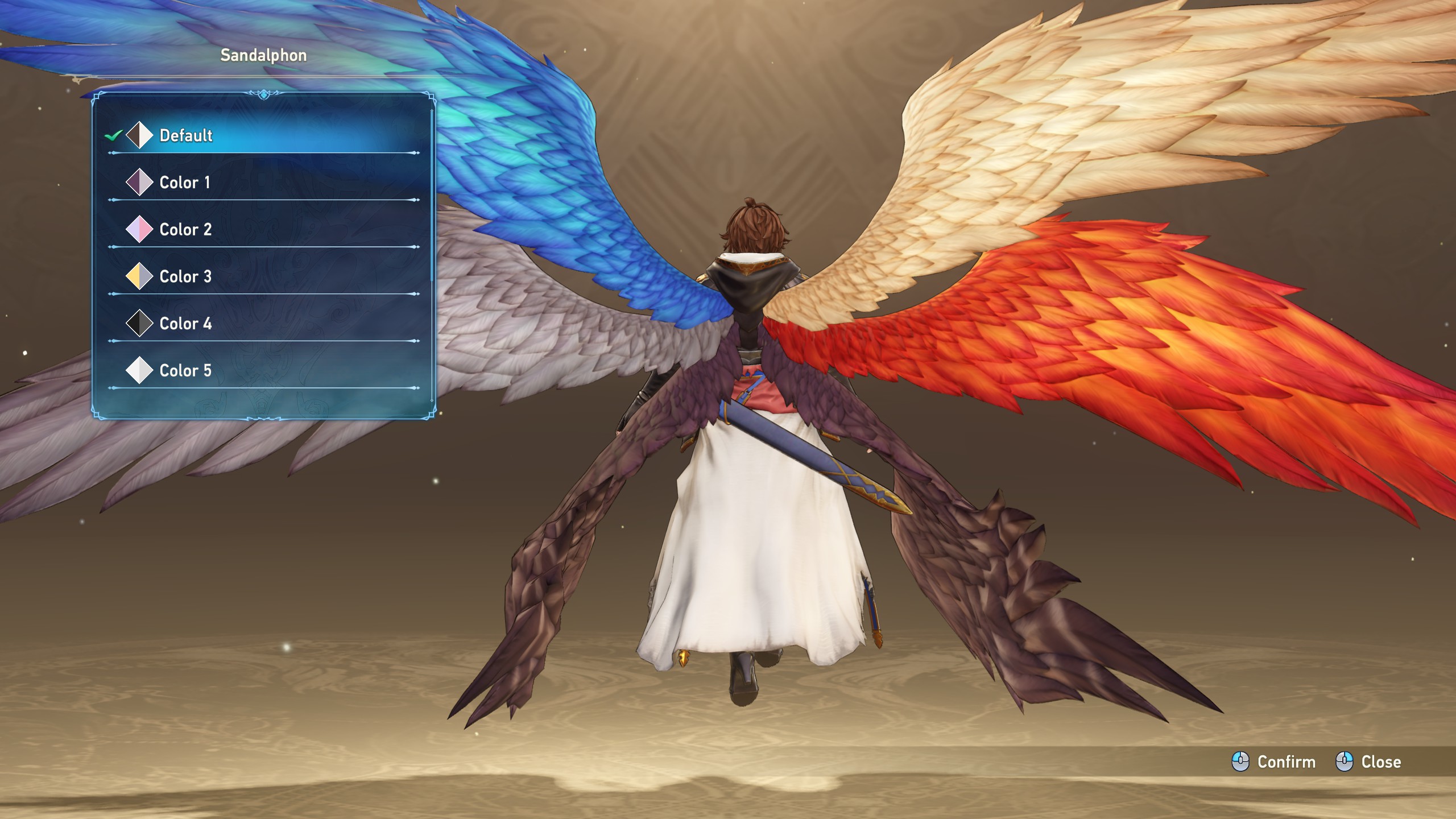Select the white Color 5 entry

185,371
